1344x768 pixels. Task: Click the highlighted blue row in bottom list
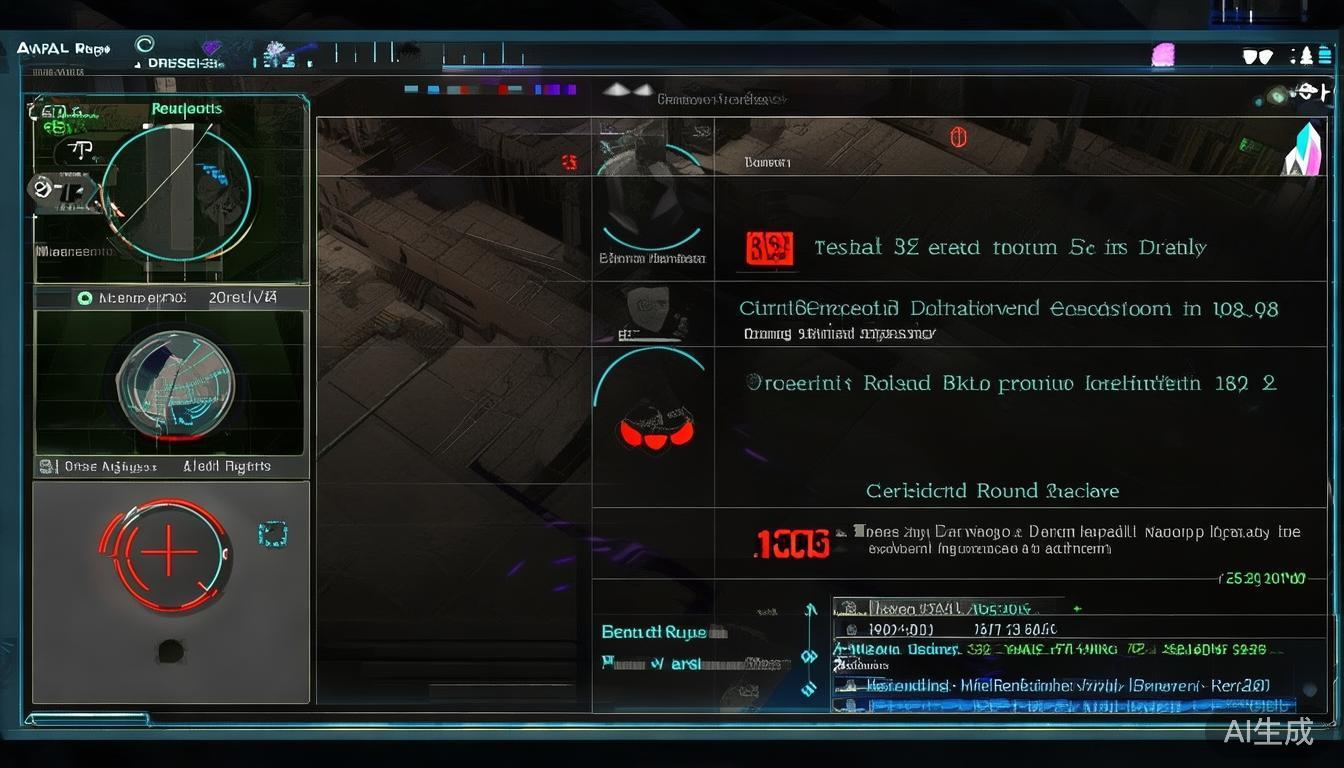click(x=1065, y=704)
